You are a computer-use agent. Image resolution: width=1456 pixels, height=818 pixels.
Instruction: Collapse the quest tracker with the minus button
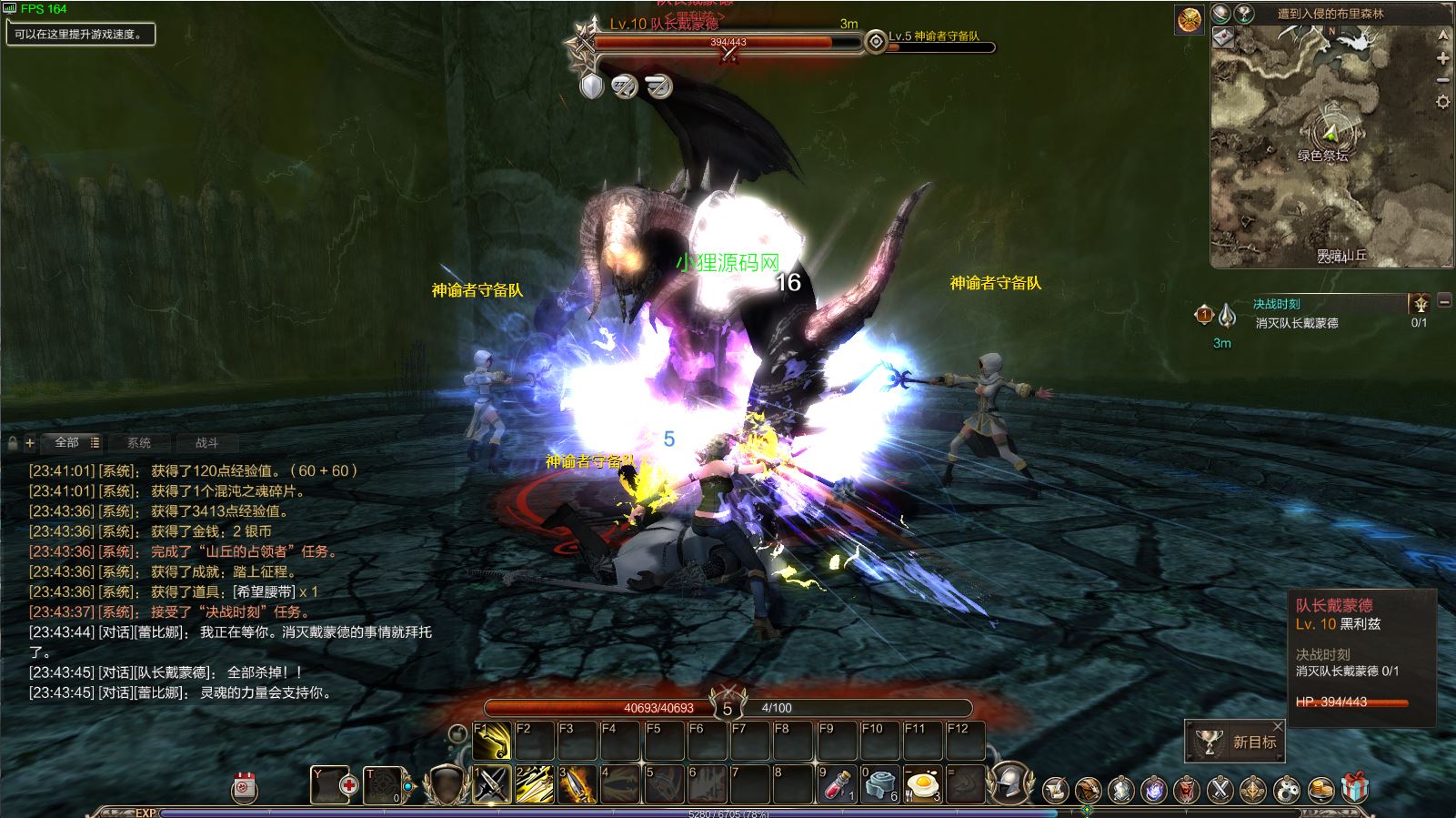[x=1444, y=301]
